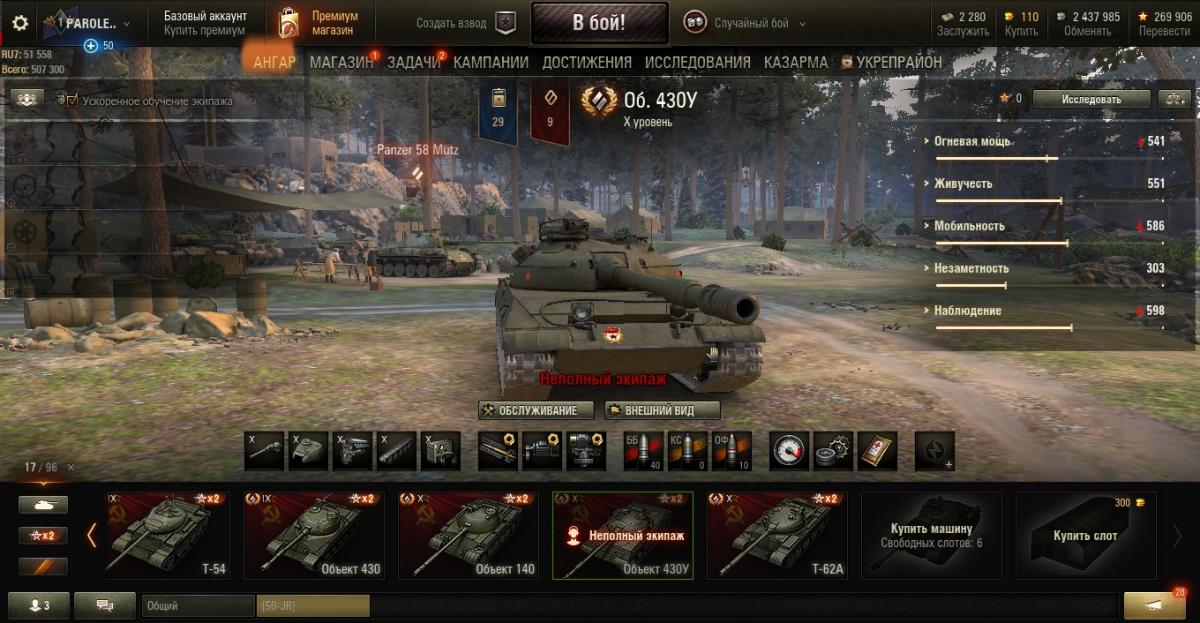
Task: Click the Купить слот tile
Action: 1085,535
